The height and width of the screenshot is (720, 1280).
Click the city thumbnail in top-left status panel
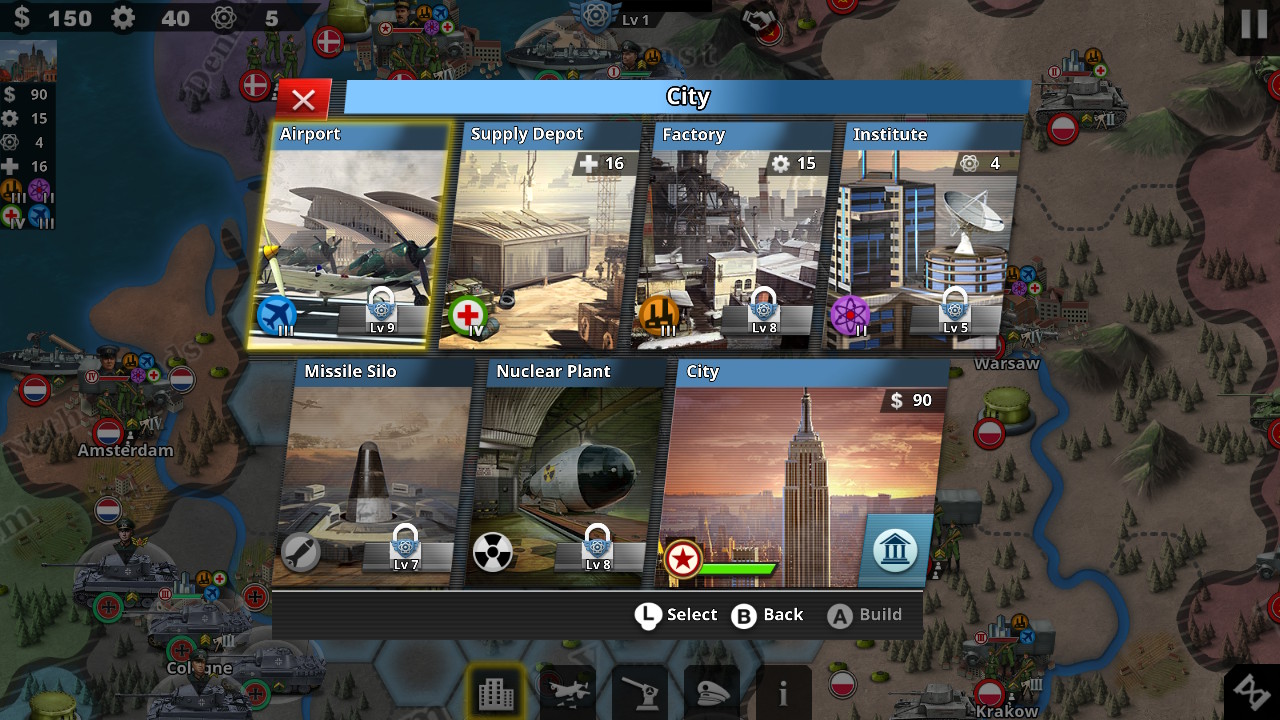point(28,60)
